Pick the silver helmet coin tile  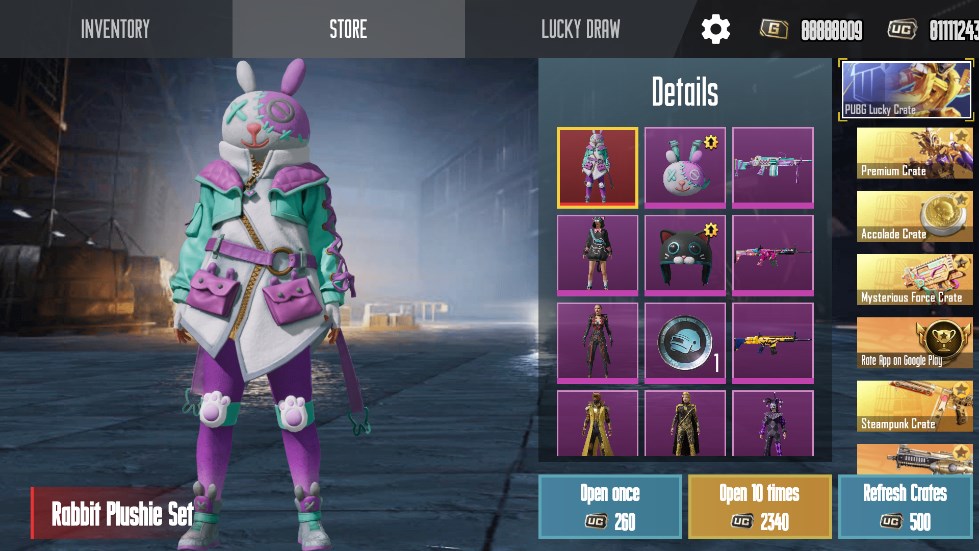(x=685, y=343)
